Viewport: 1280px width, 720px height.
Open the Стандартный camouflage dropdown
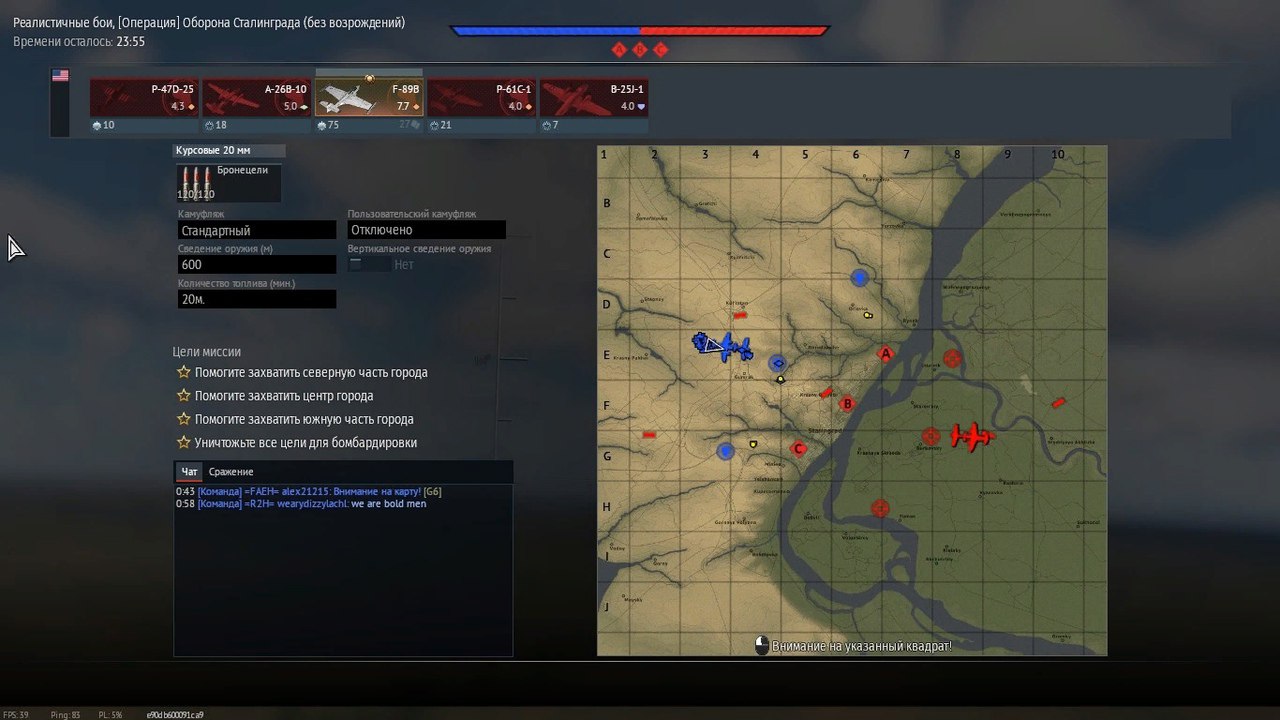(256, 231)
